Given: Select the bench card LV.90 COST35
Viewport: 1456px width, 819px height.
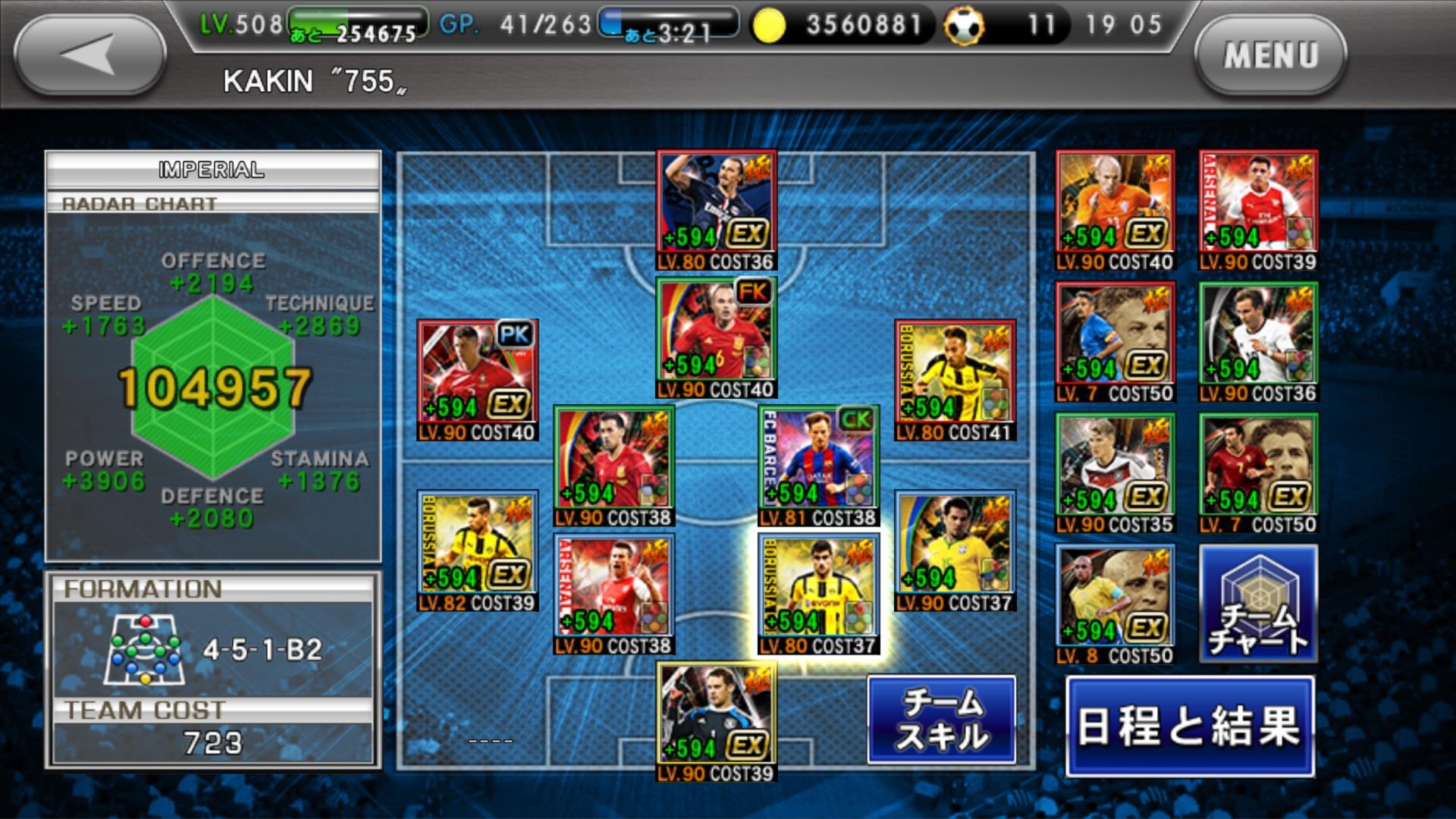Looking at the screenshot, I should coord(1115,472).
